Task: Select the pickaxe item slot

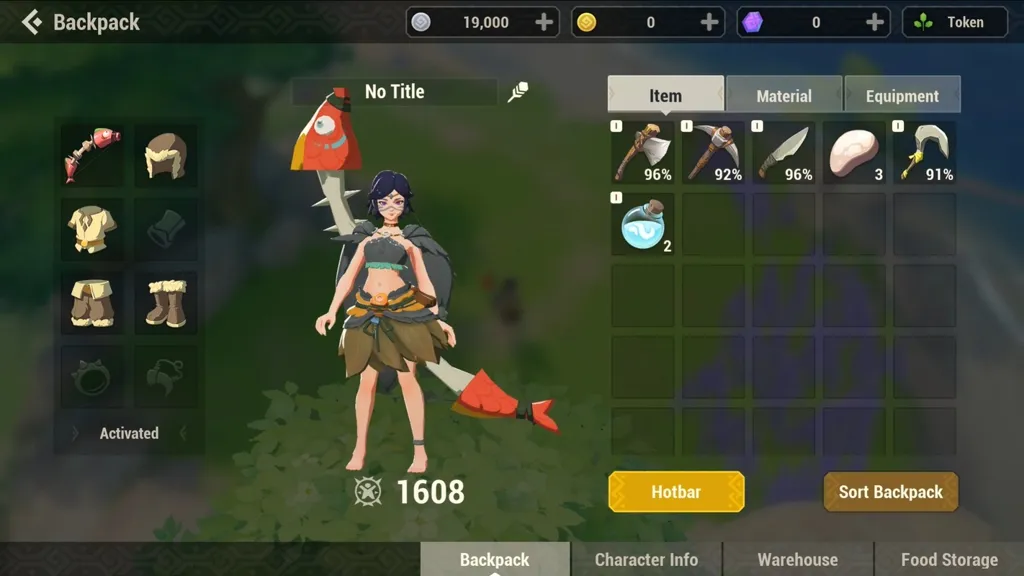Action: point(713,153)
